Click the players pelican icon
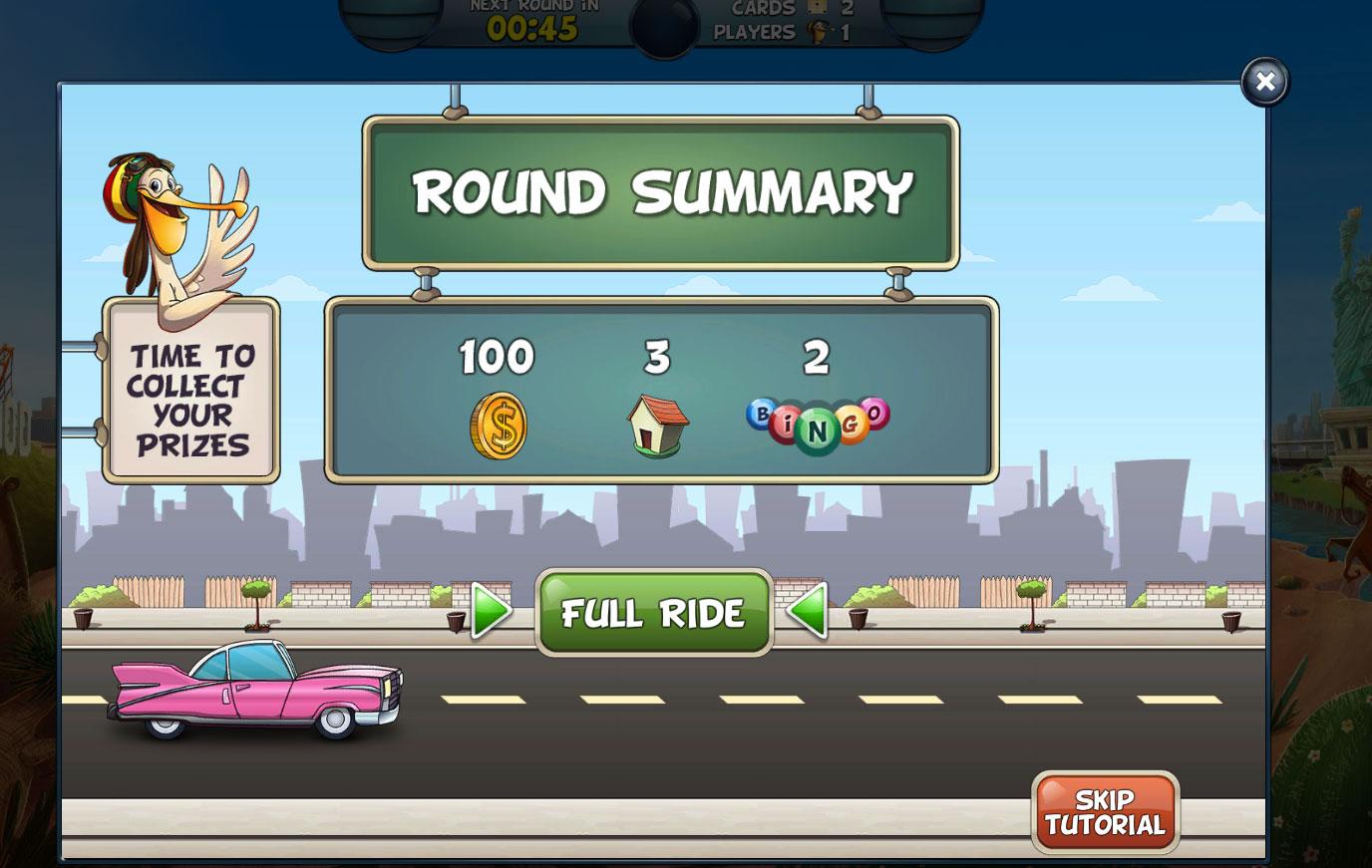This screenshot has width=1372, height=868. tap(819, 31)
